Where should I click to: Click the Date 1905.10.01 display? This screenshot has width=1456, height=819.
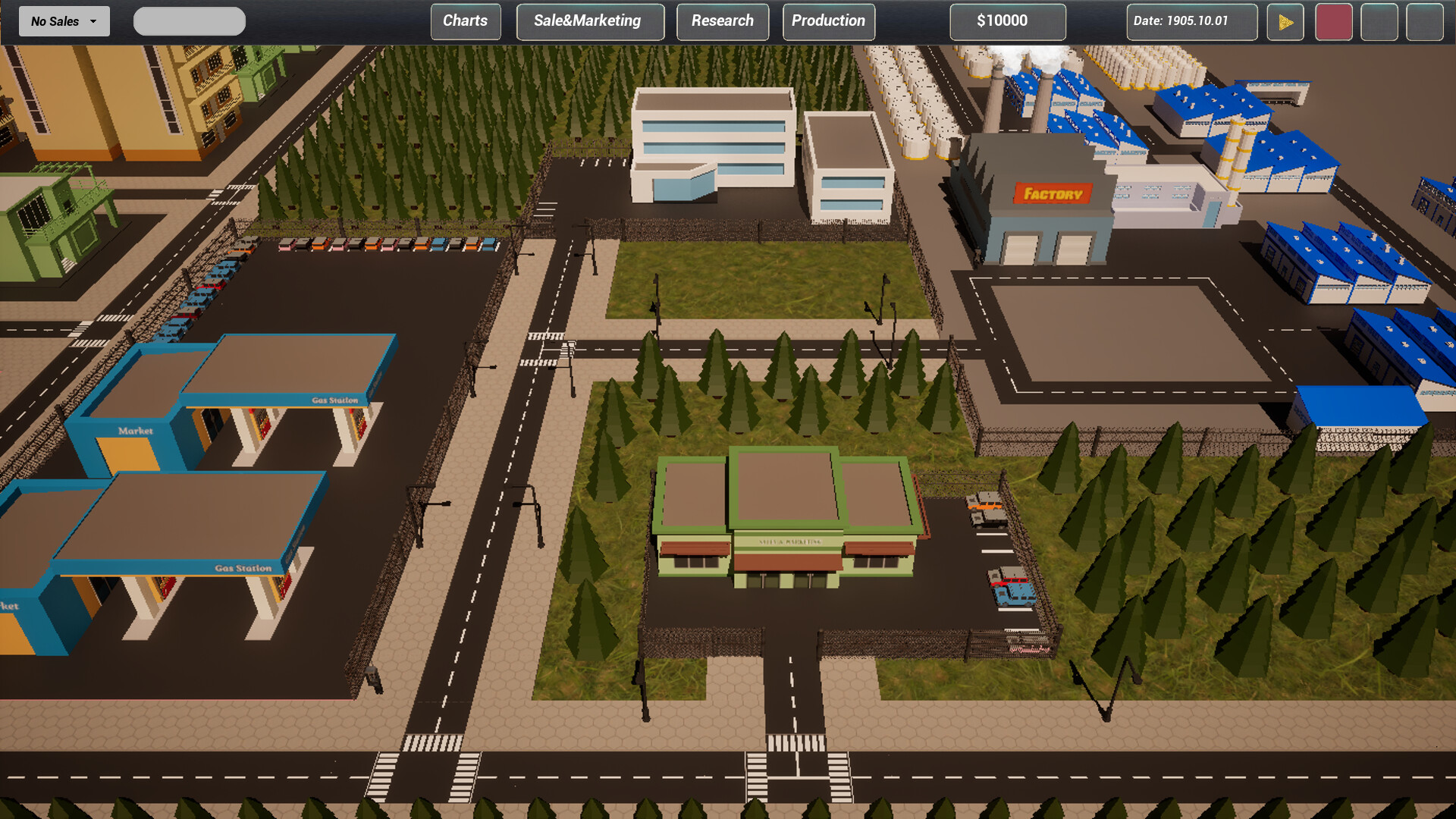pos(1191,22)
